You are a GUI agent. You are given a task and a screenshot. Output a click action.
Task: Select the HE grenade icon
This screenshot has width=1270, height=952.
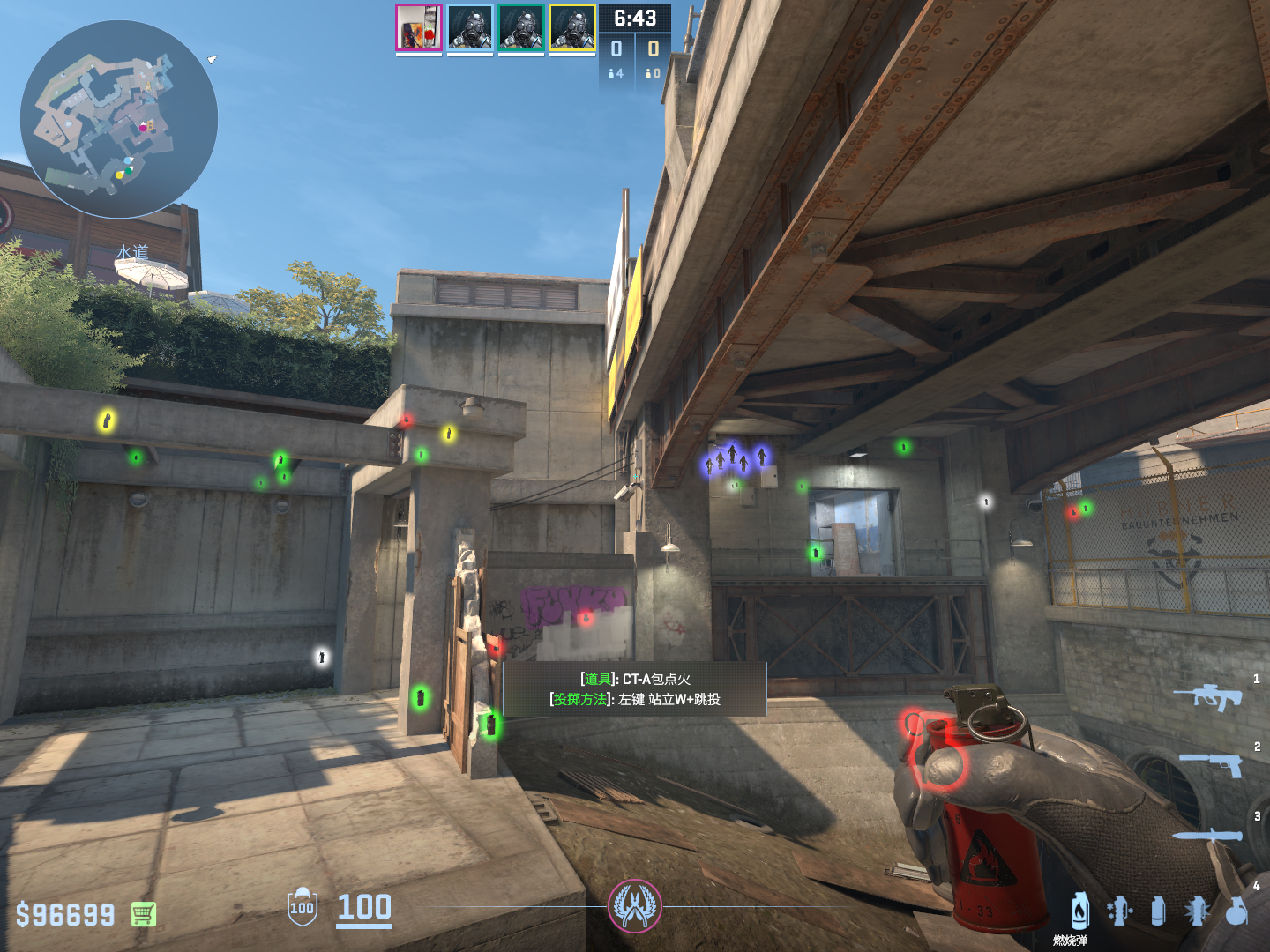[x=1236, y=911]
